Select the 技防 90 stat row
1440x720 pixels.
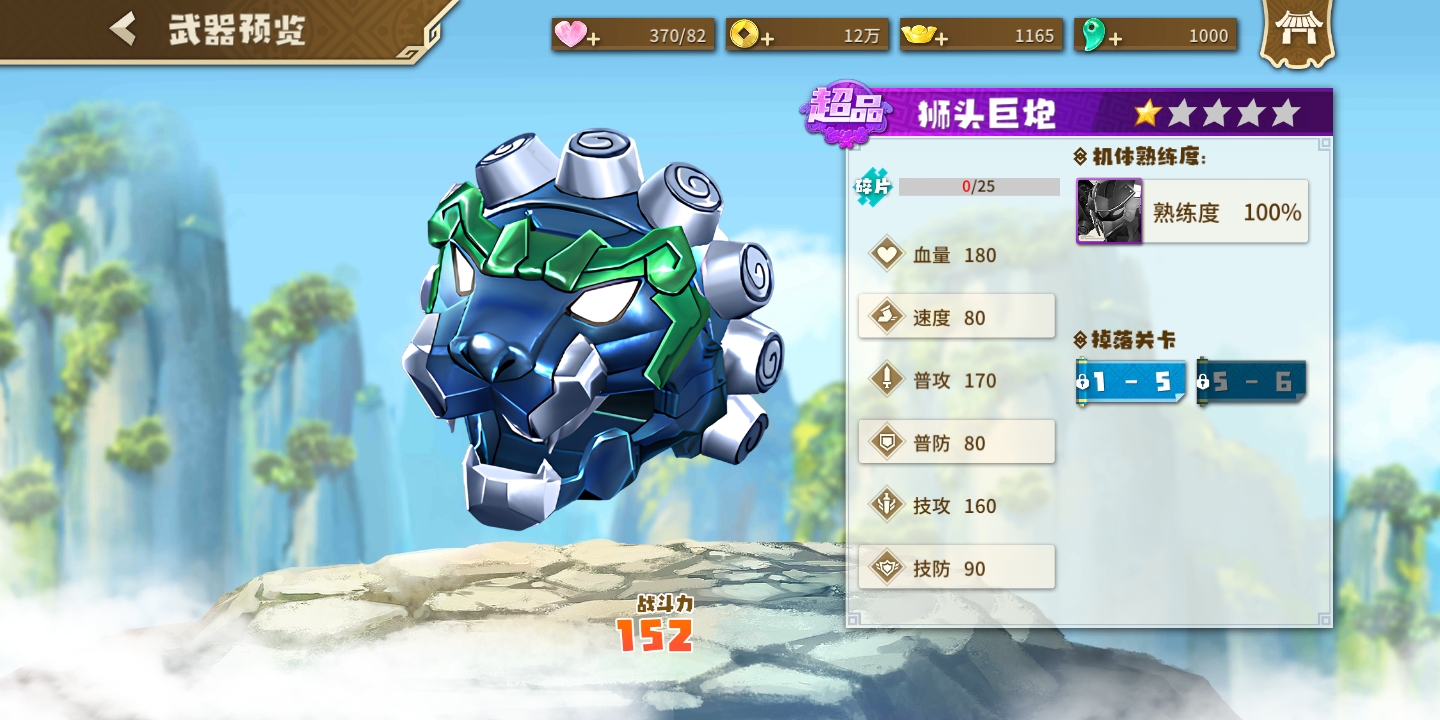click(956, 568)
